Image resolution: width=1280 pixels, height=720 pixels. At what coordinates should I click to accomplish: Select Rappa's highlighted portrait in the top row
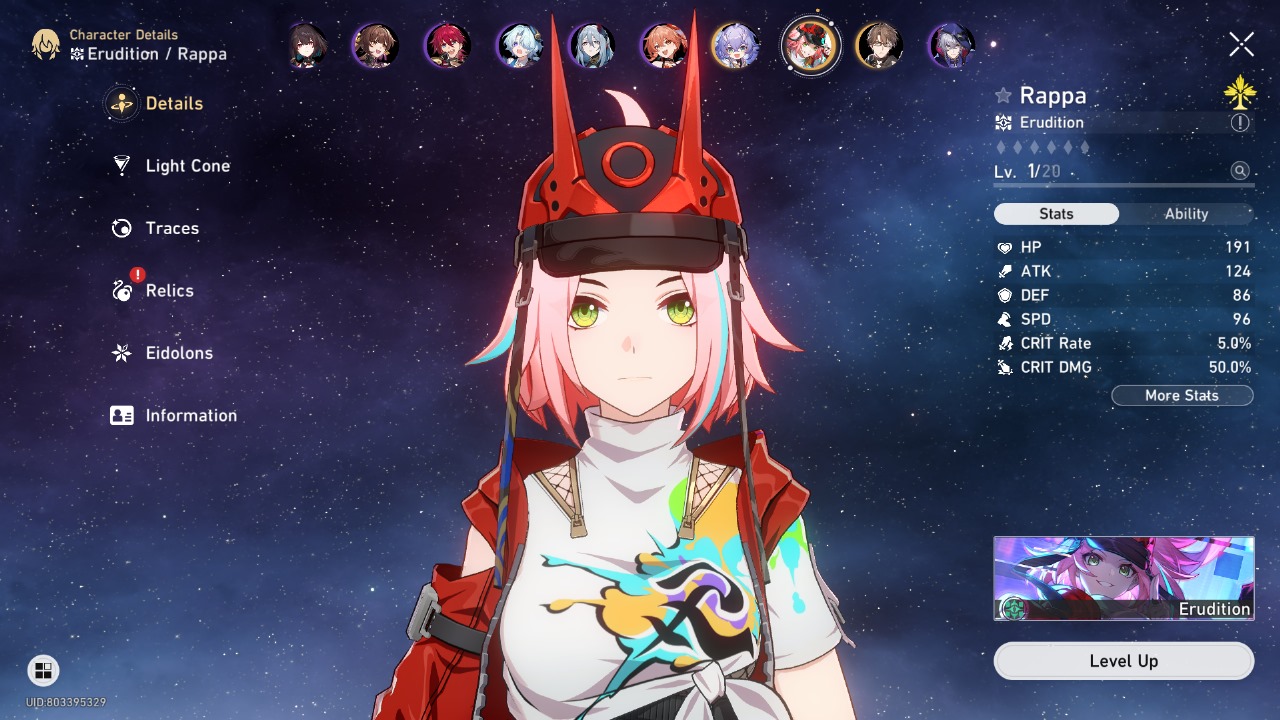point(810,46)
